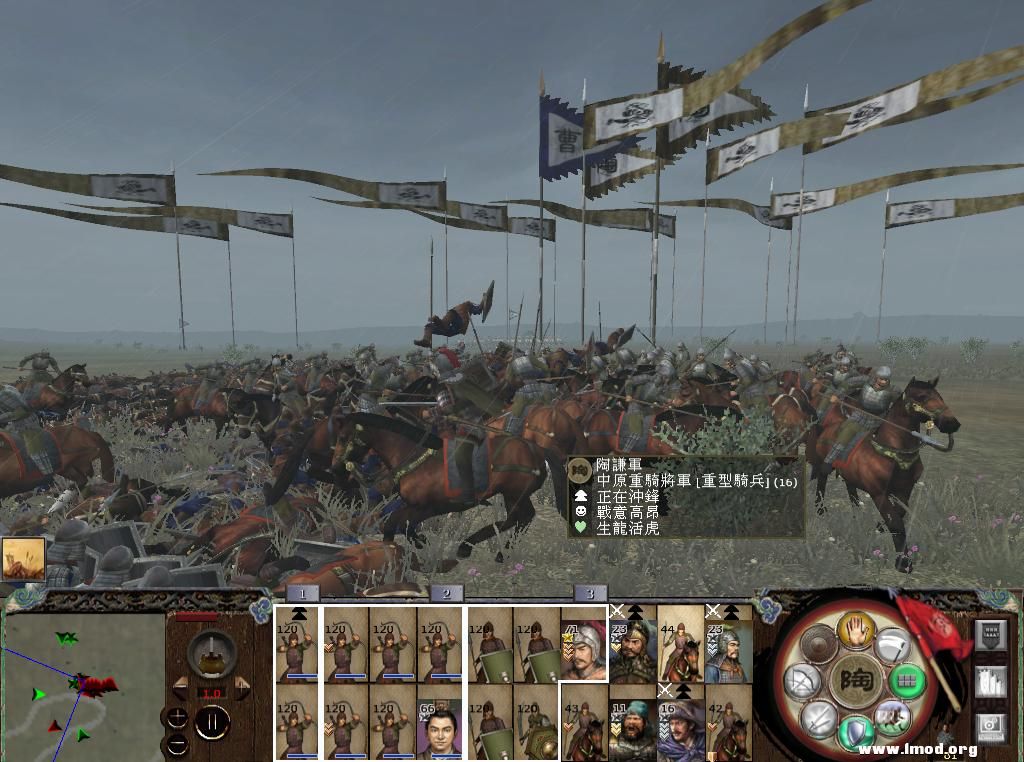The height and width of the screenshot is (762, 1024).
Task: Zoom out the minimap with minus button
Action: [176, 742]
